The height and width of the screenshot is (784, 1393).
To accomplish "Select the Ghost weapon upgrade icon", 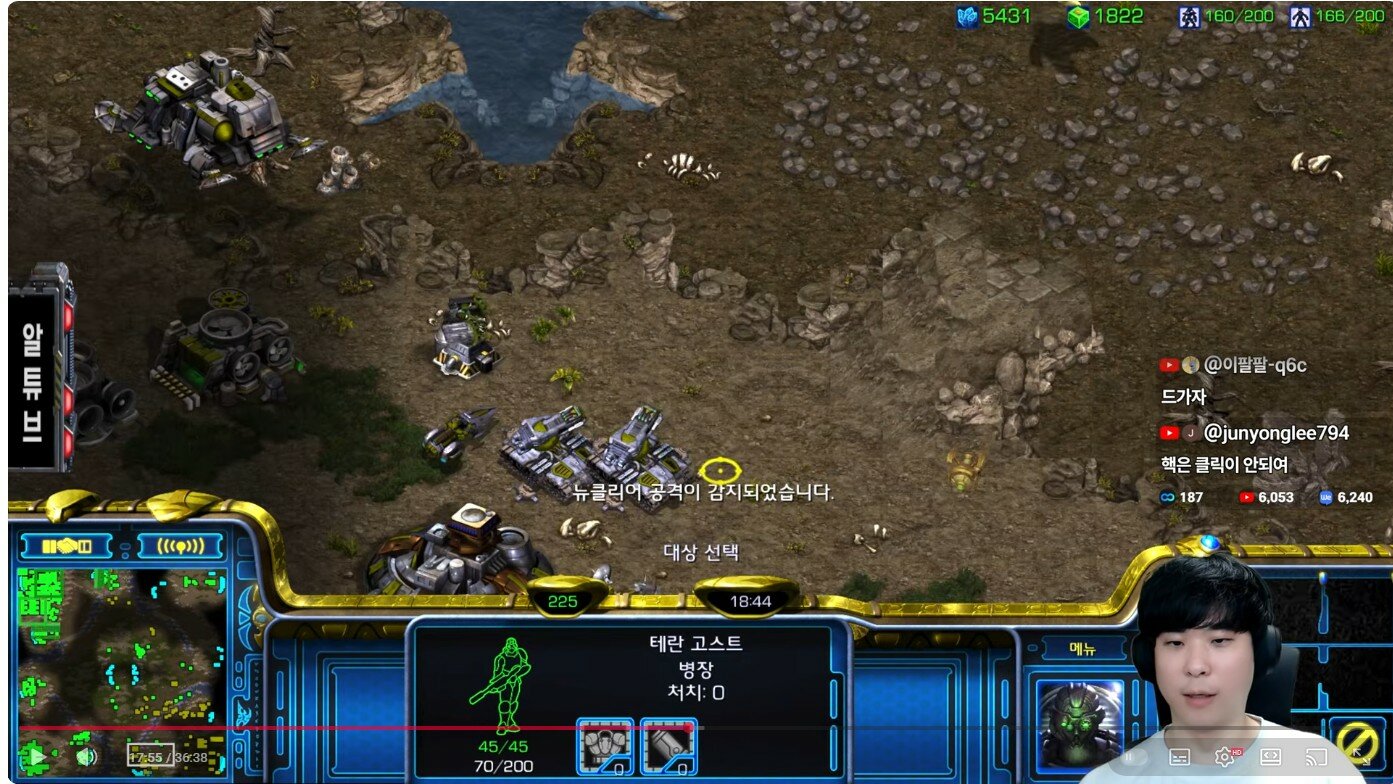I will 668,747.
